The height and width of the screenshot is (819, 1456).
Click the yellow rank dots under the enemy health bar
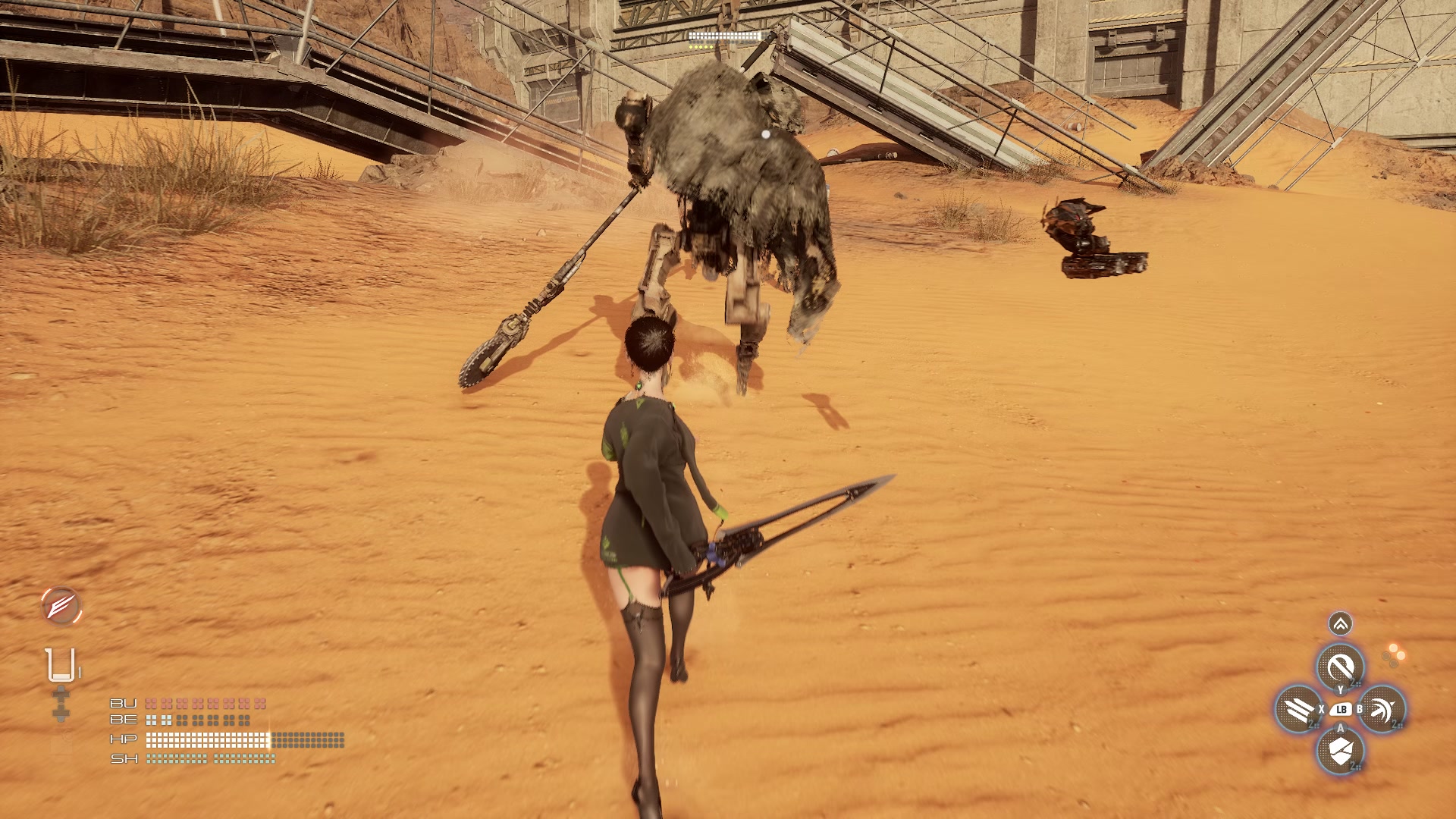click(x=701, y=47)
